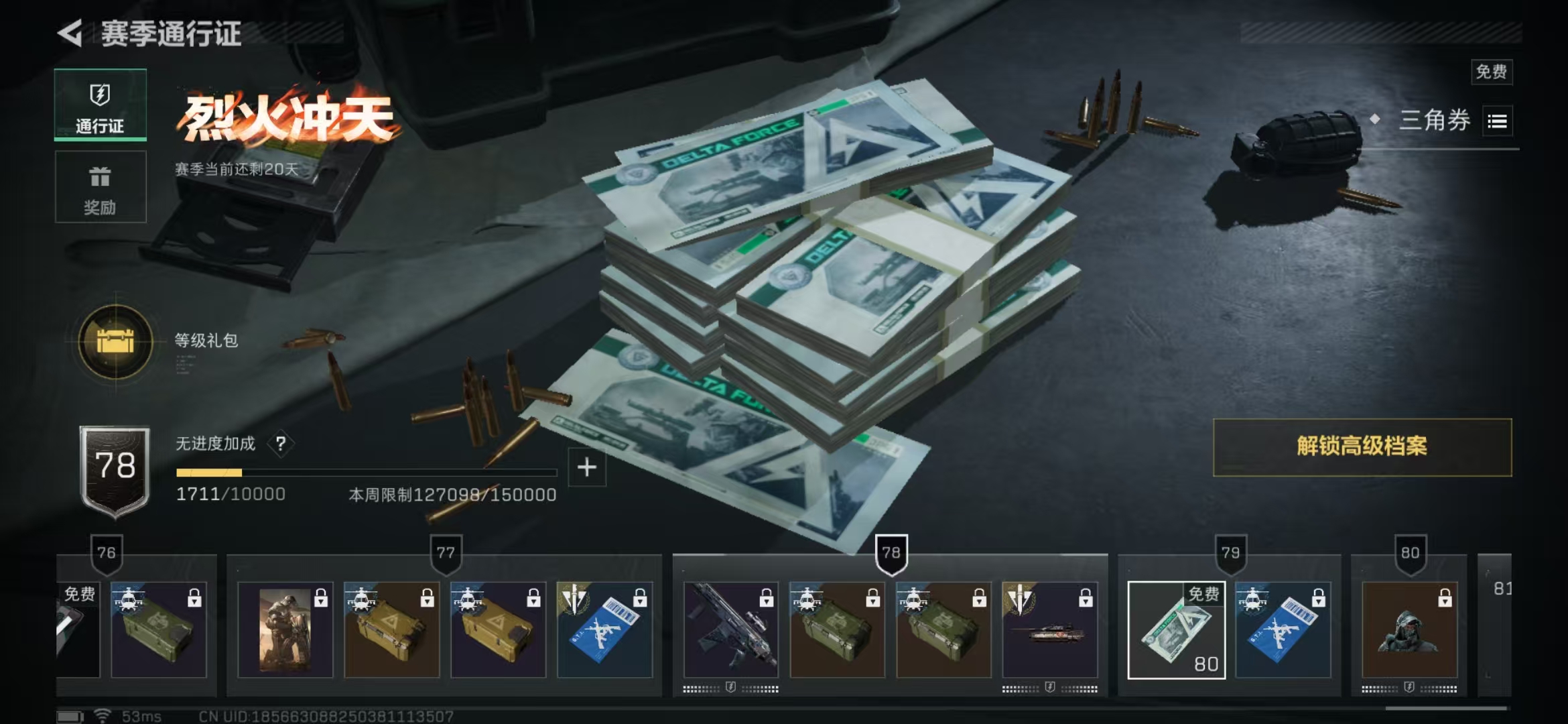Switch to the 通行证 tab

(101, 105)
